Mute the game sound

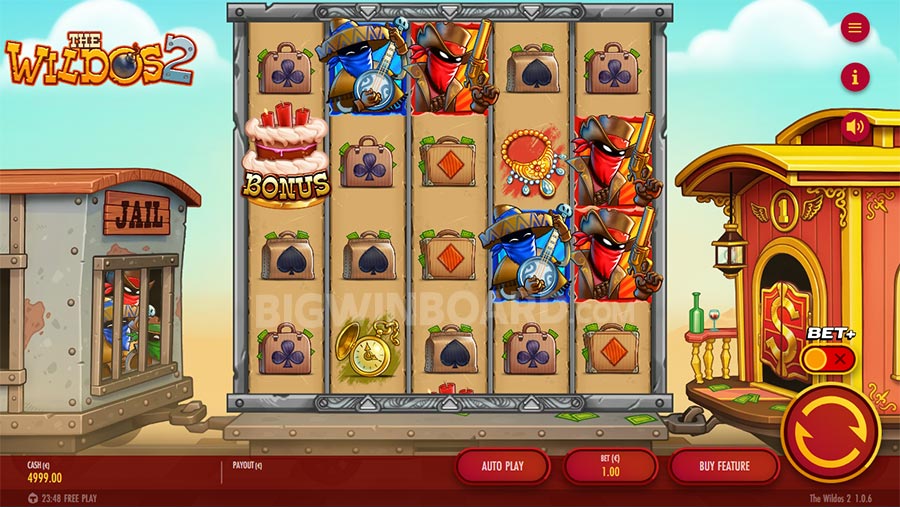(x=854, y=127)
